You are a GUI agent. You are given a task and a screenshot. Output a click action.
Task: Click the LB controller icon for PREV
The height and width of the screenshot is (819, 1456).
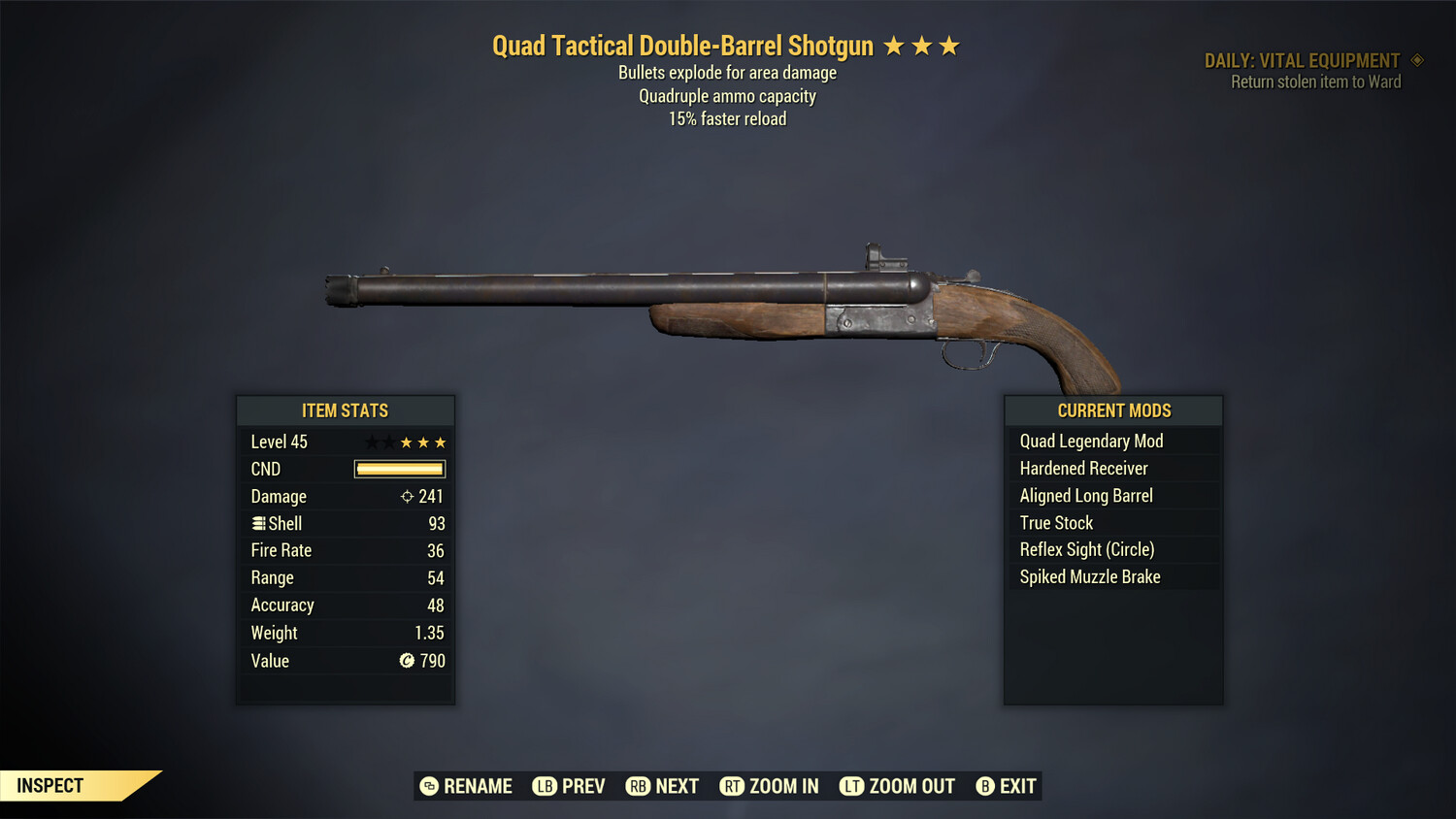(x=545, y=786)
